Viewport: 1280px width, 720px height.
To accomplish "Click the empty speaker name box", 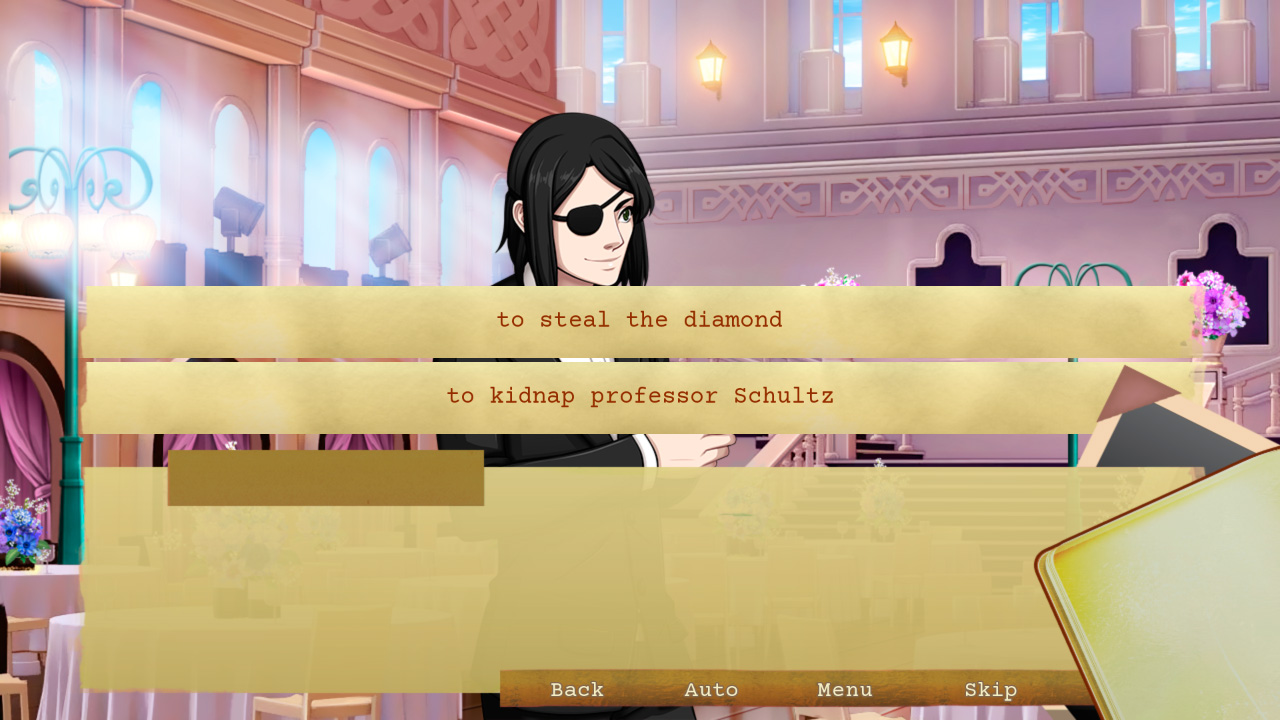I will 325,477.
